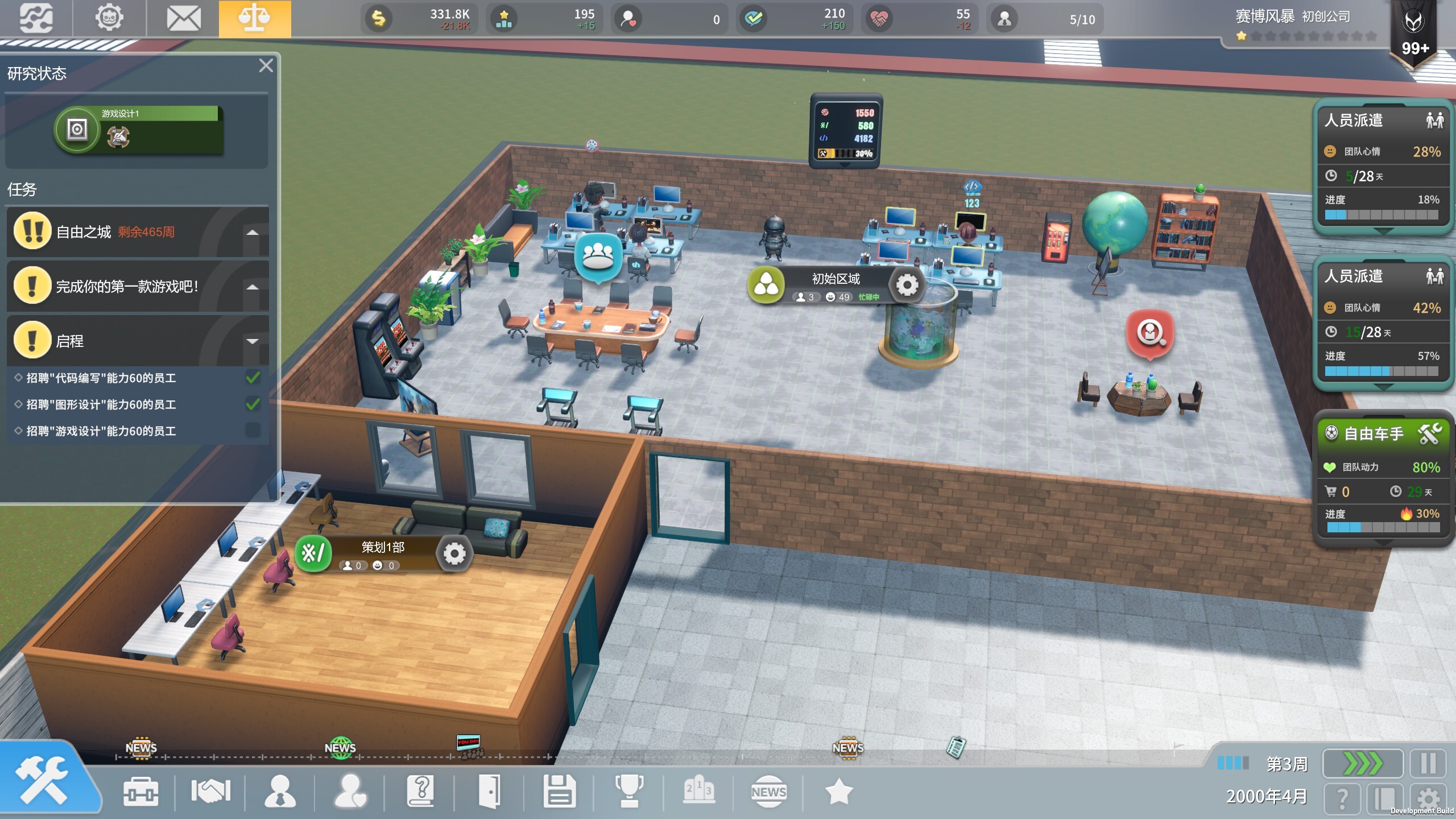Toggle the 招聘"图形设计" task checkmark

coord(254,404)
